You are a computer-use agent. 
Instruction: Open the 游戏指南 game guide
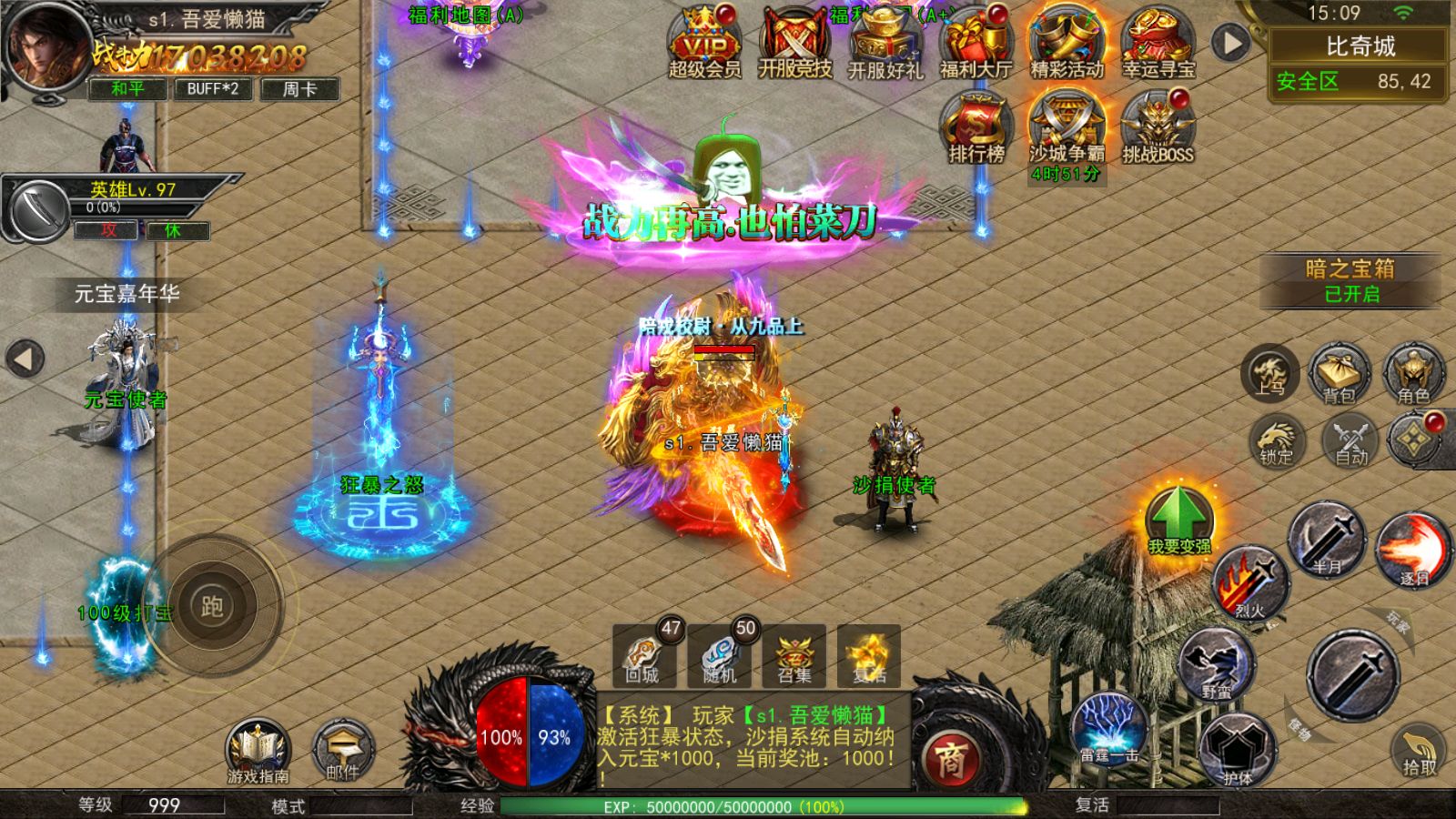coord(258,751)
